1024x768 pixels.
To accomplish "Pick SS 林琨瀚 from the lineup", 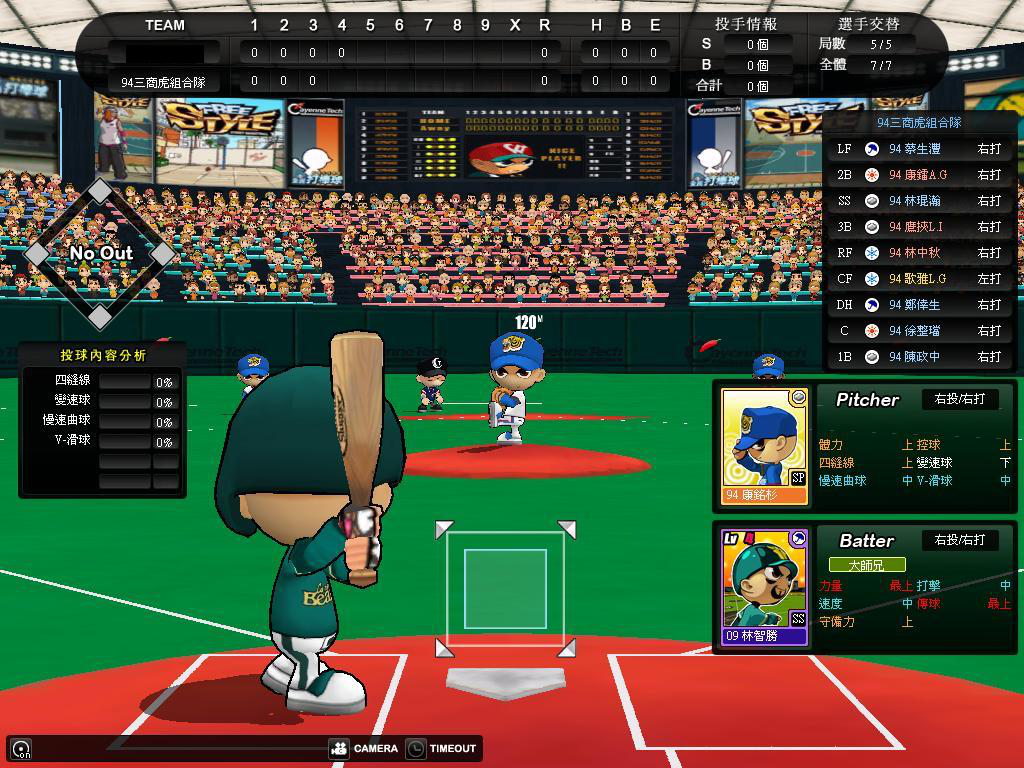I will (919, 200).
